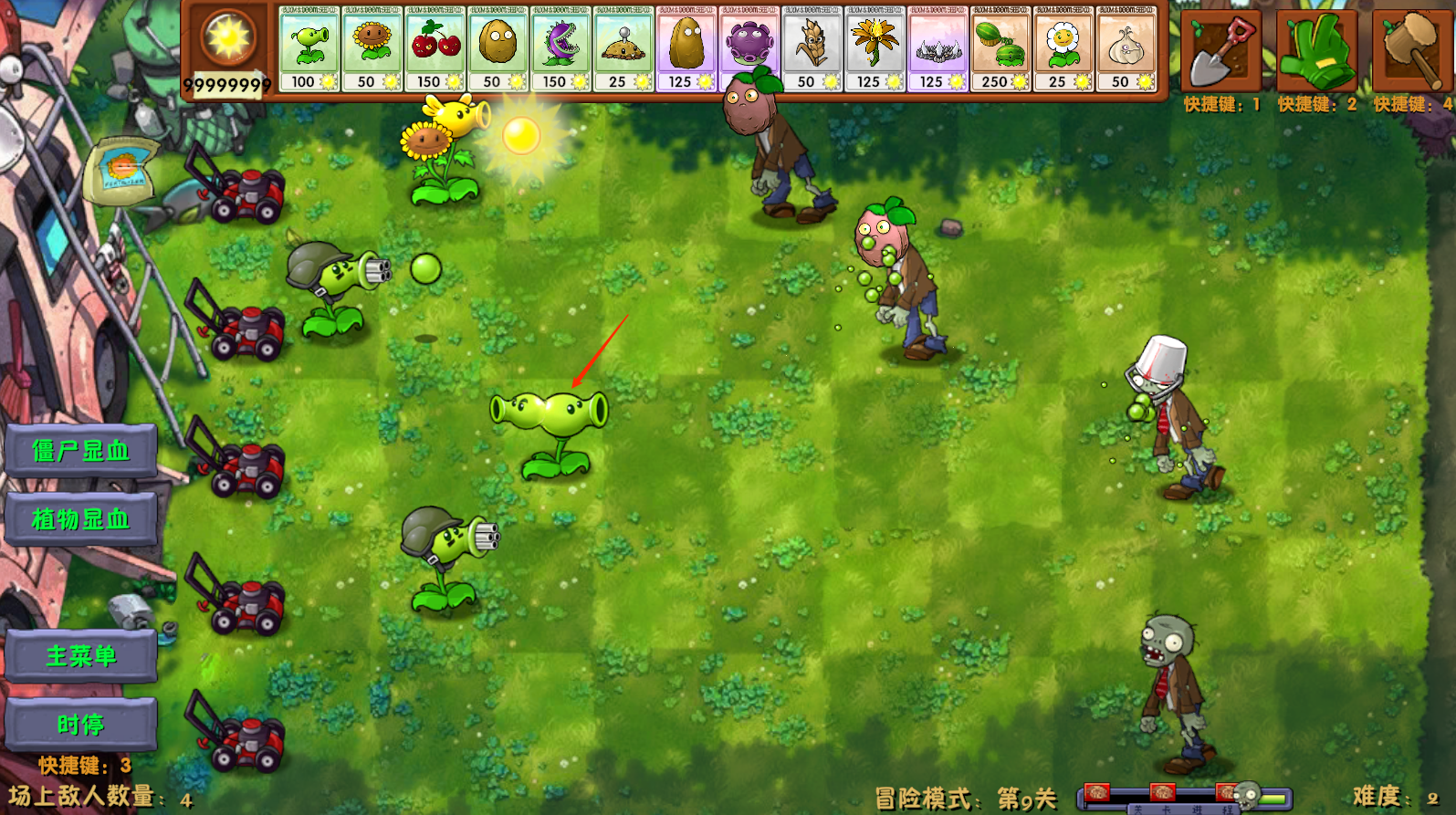Pick the Sunflower seed packet
The width and height of the screenshot is (1456, 815).
(372, 48)
